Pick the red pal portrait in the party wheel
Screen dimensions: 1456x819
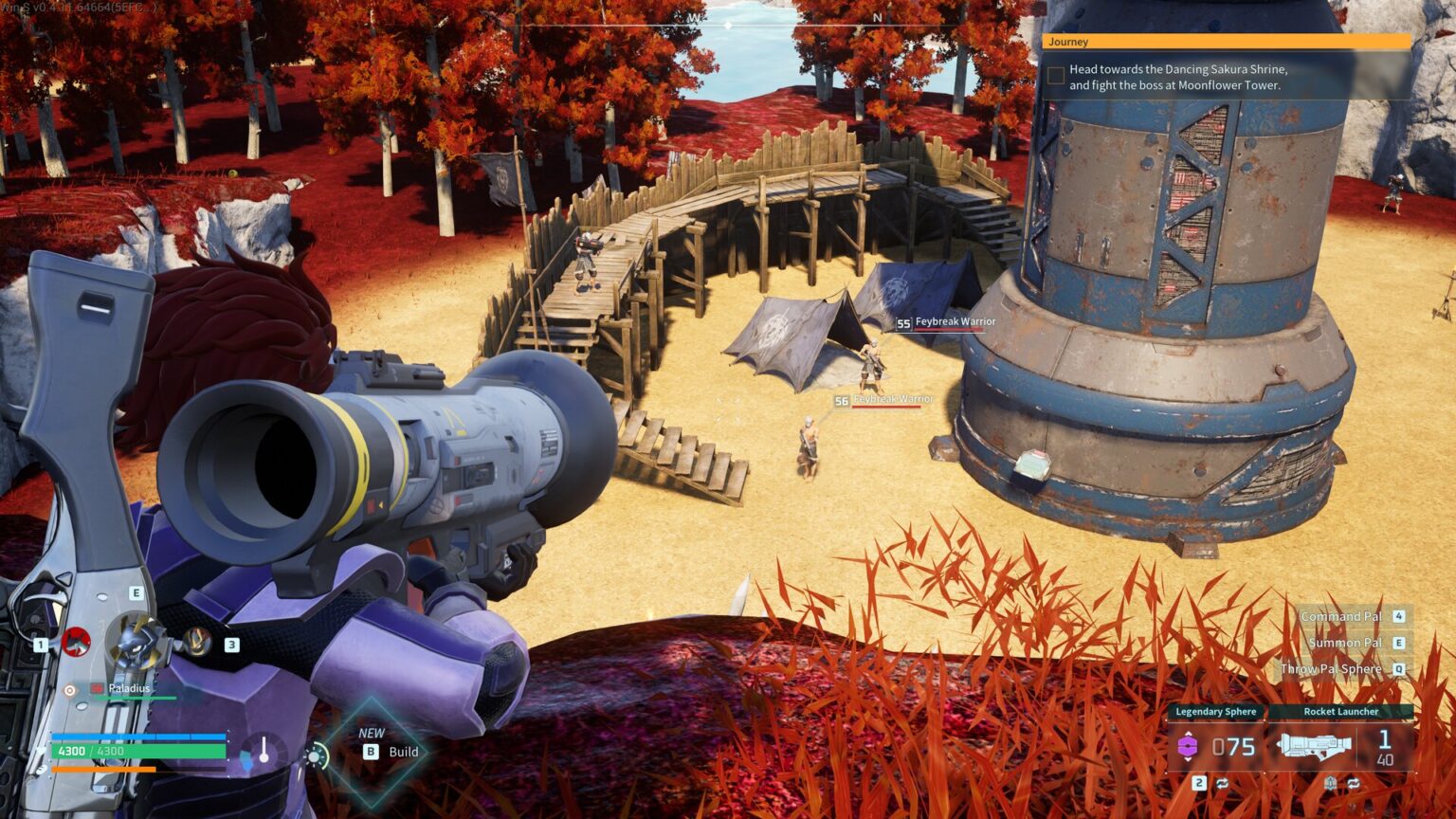click(76, 642)
